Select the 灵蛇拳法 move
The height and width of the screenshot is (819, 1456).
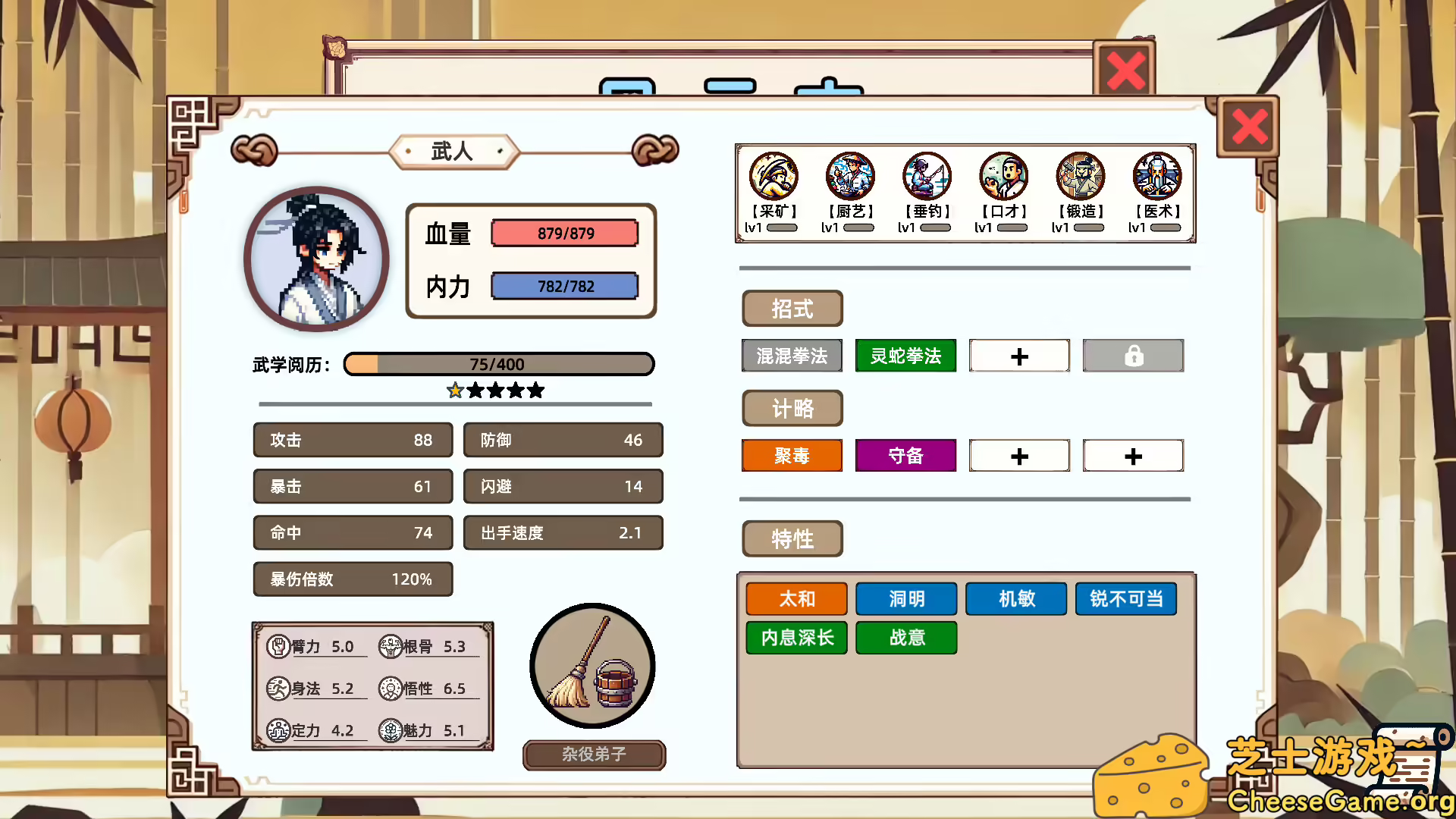click(x=905, y=355)
